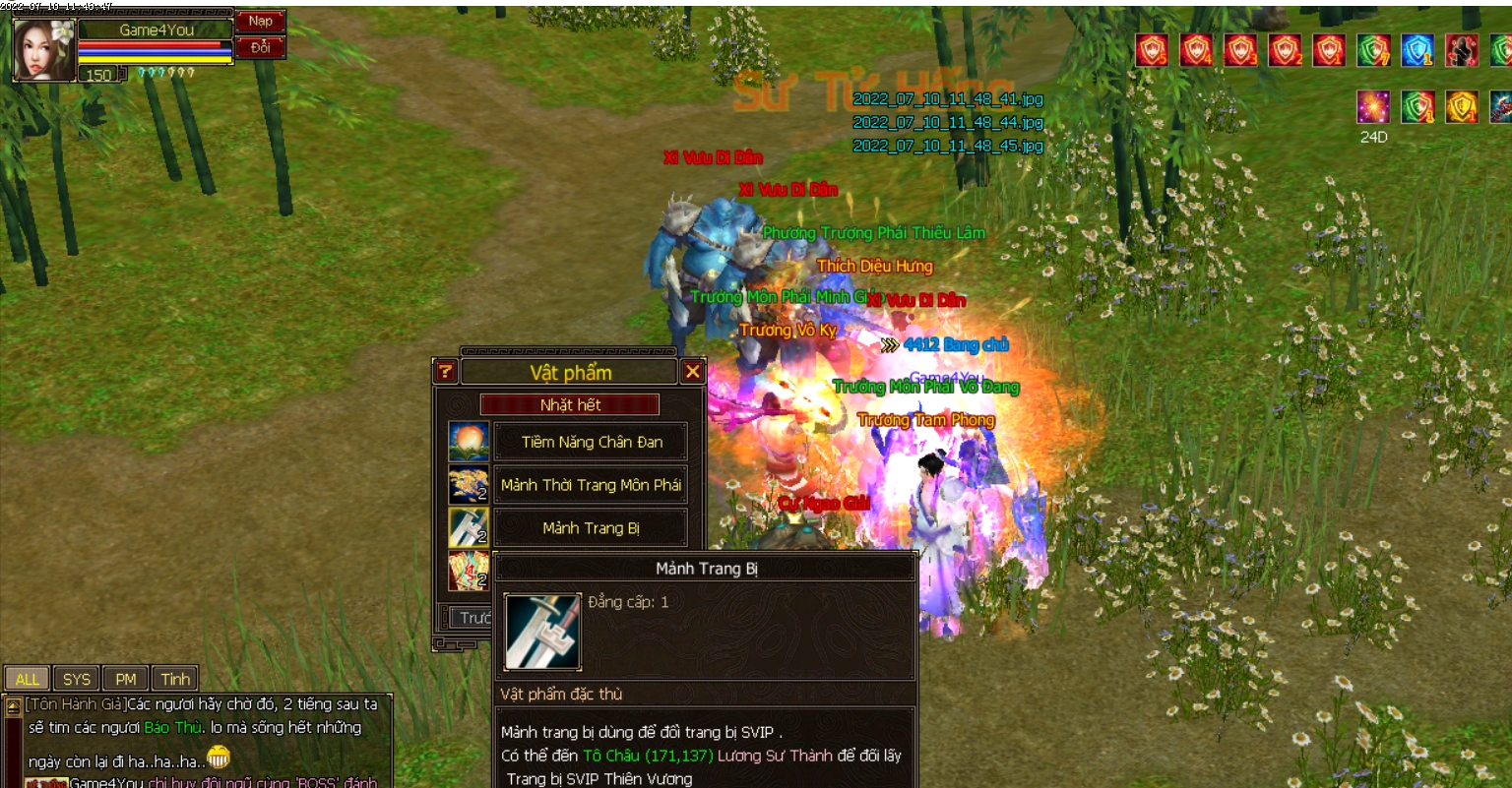The image size is (1512, 788).
Task: Pick up everything with Nhặt hết
Action: (x=570, y=404)
